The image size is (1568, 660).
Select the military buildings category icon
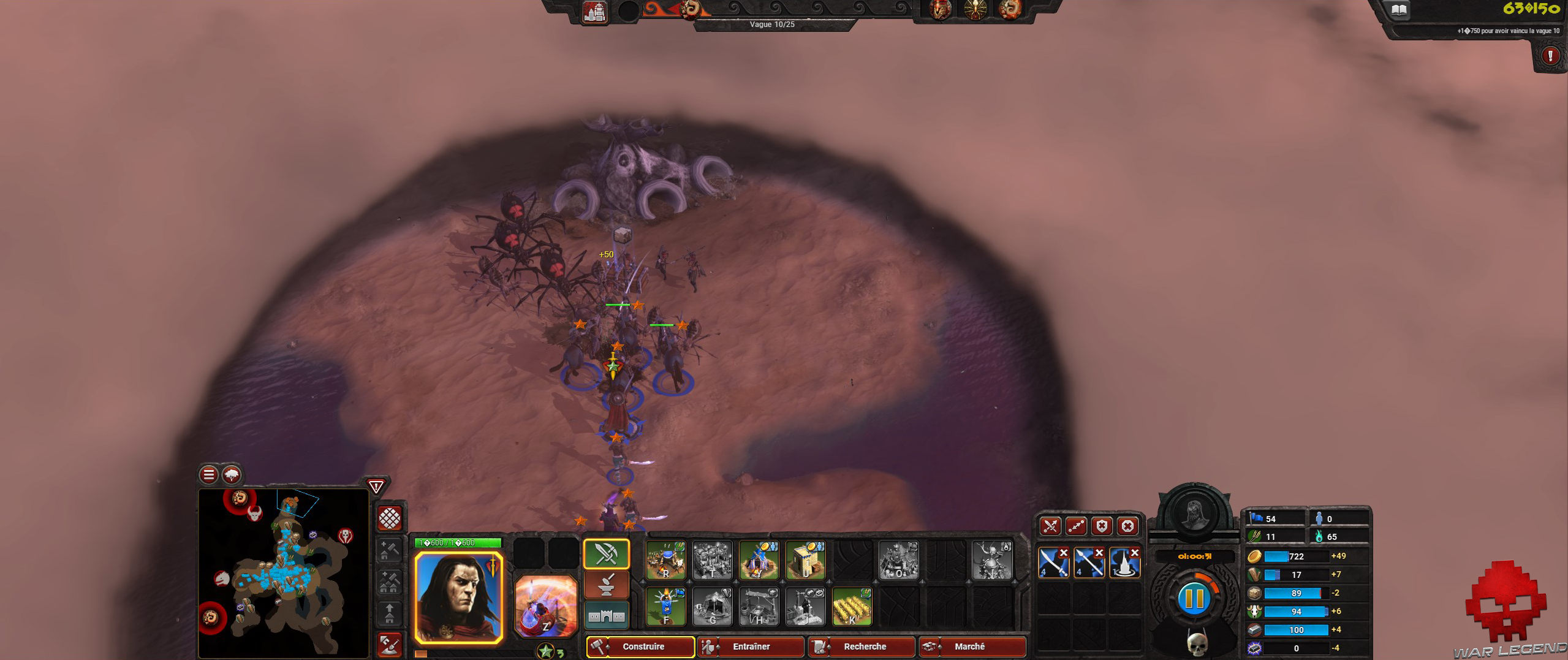607,553
